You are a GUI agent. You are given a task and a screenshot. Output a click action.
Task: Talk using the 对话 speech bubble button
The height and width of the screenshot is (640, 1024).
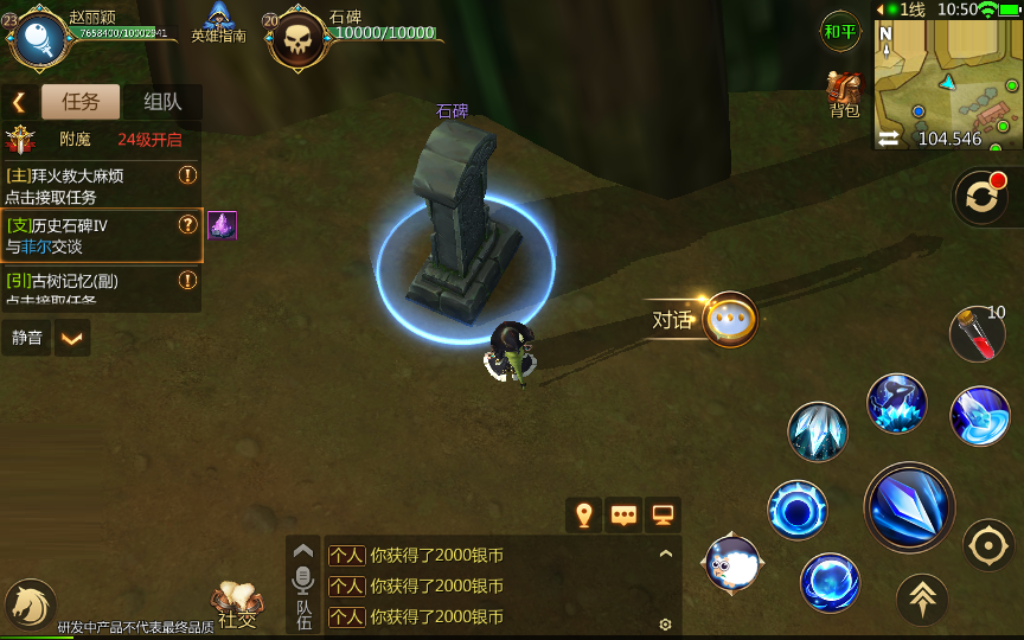pos(729,320)
